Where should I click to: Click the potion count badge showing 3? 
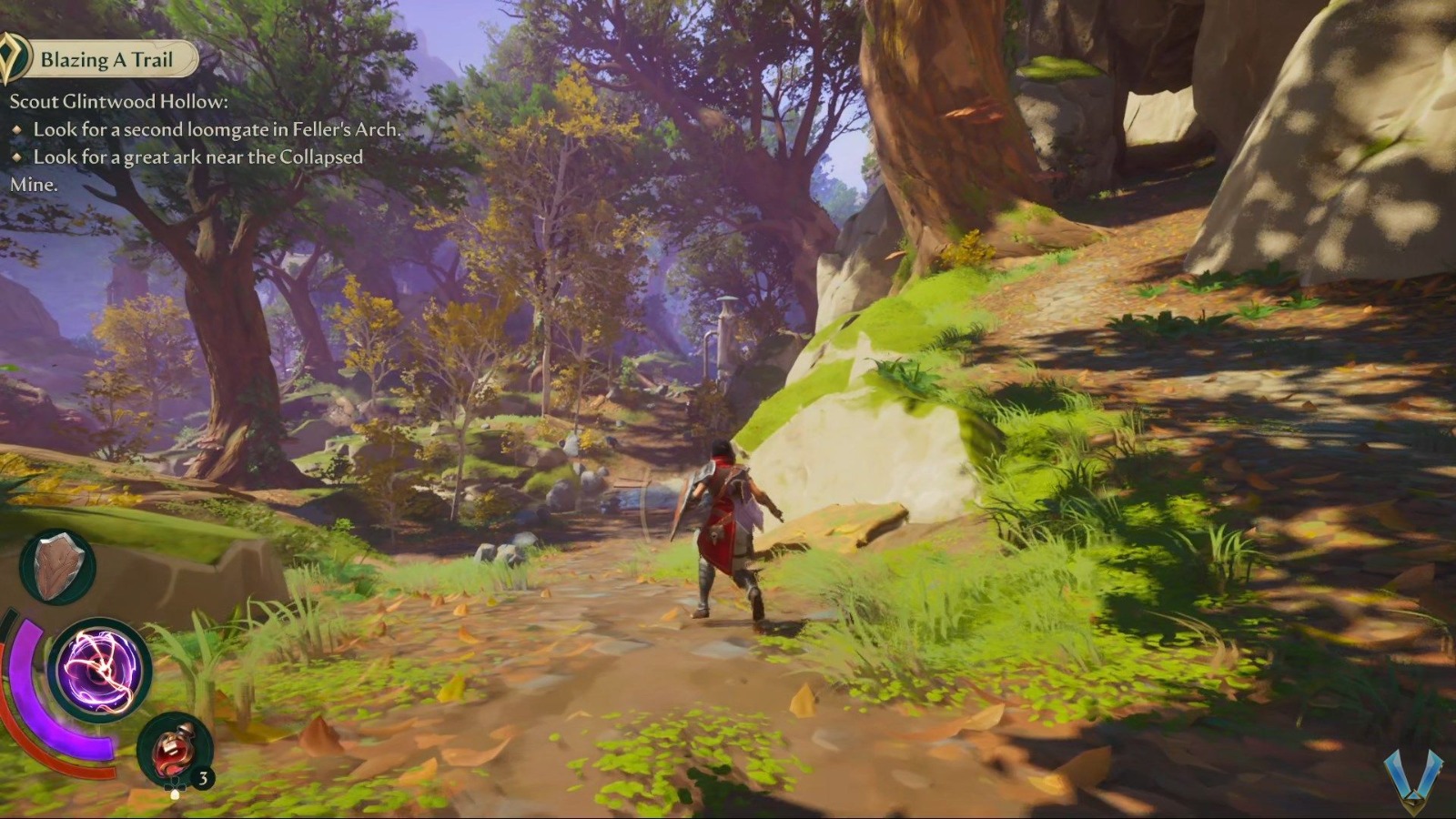pos(202,778)
